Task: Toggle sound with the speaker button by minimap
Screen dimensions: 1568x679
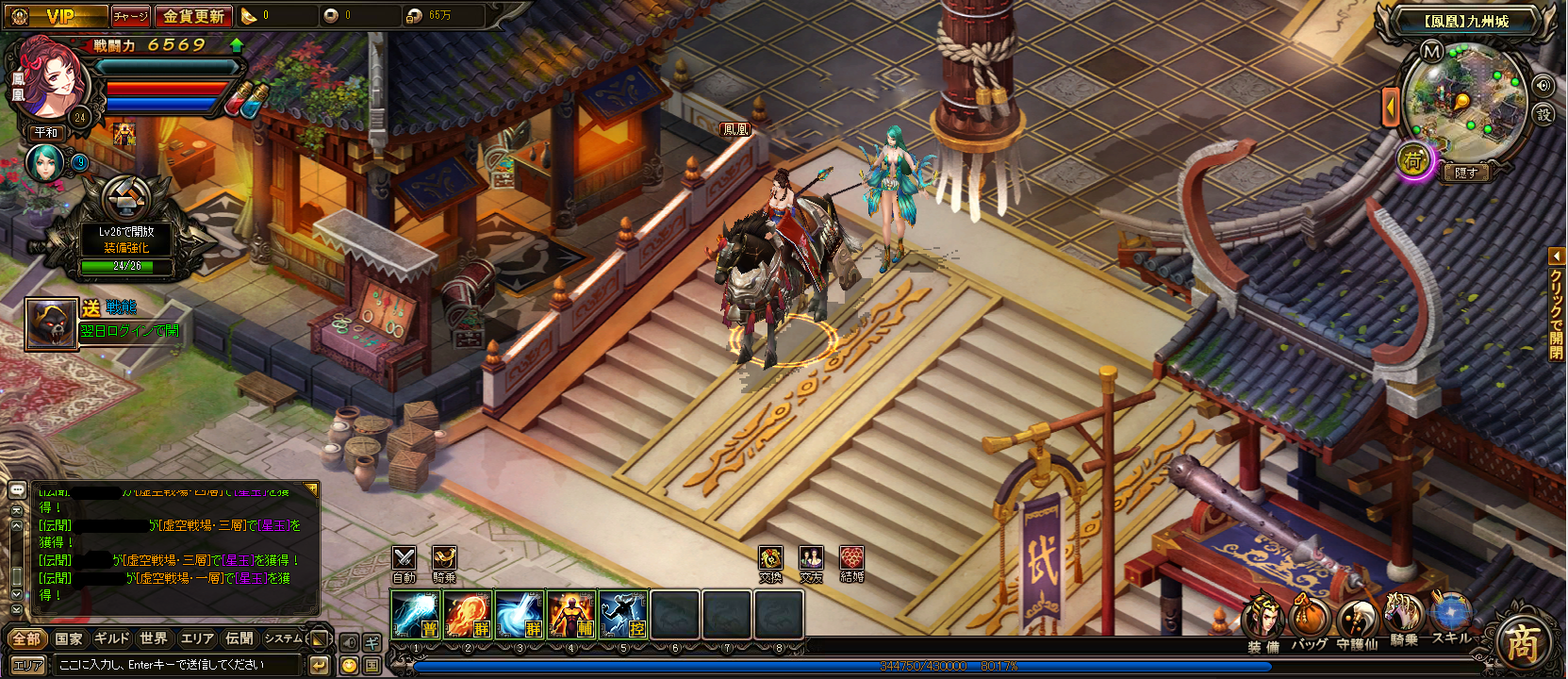Action: point(1543,85)
